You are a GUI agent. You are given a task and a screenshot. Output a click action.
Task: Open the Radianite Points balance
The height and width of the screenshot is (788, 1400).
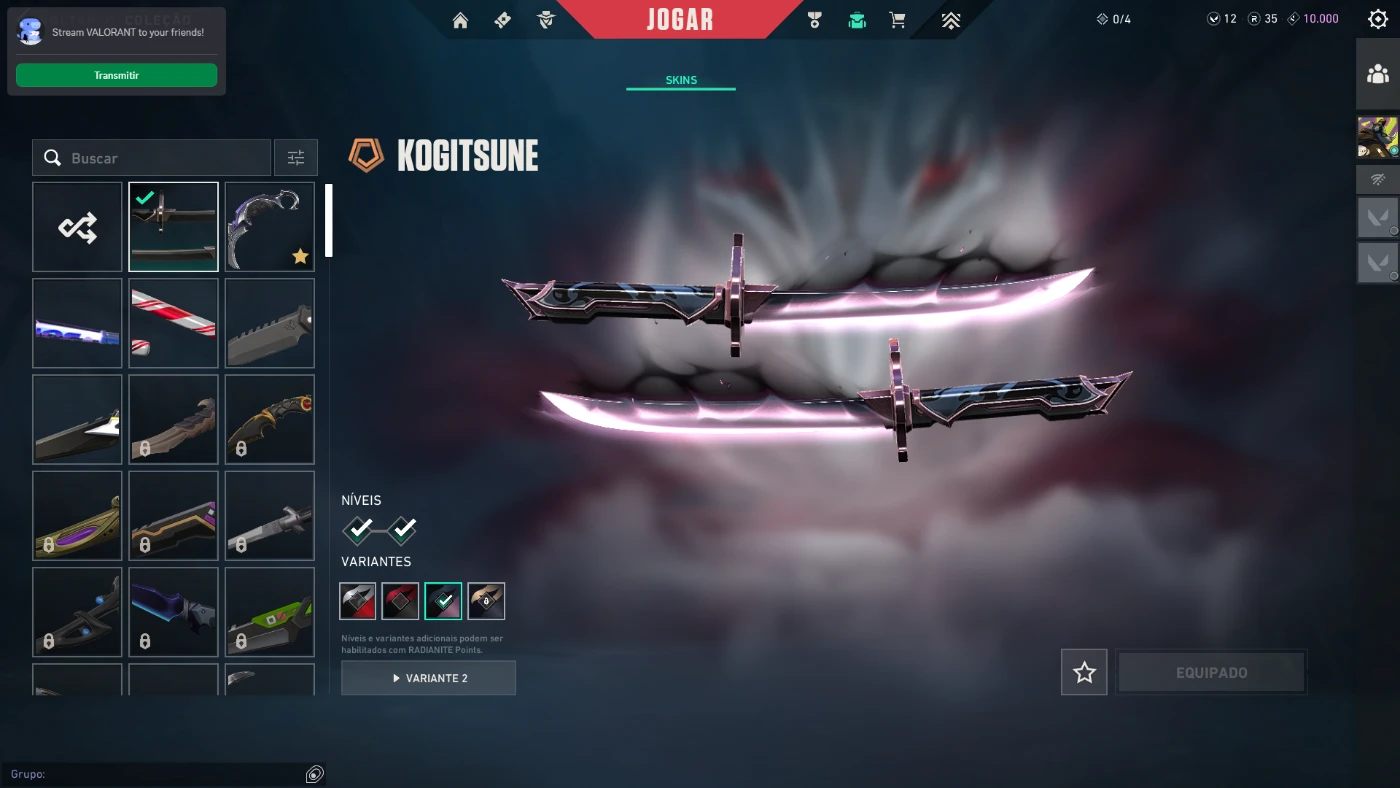[1263, 19]
